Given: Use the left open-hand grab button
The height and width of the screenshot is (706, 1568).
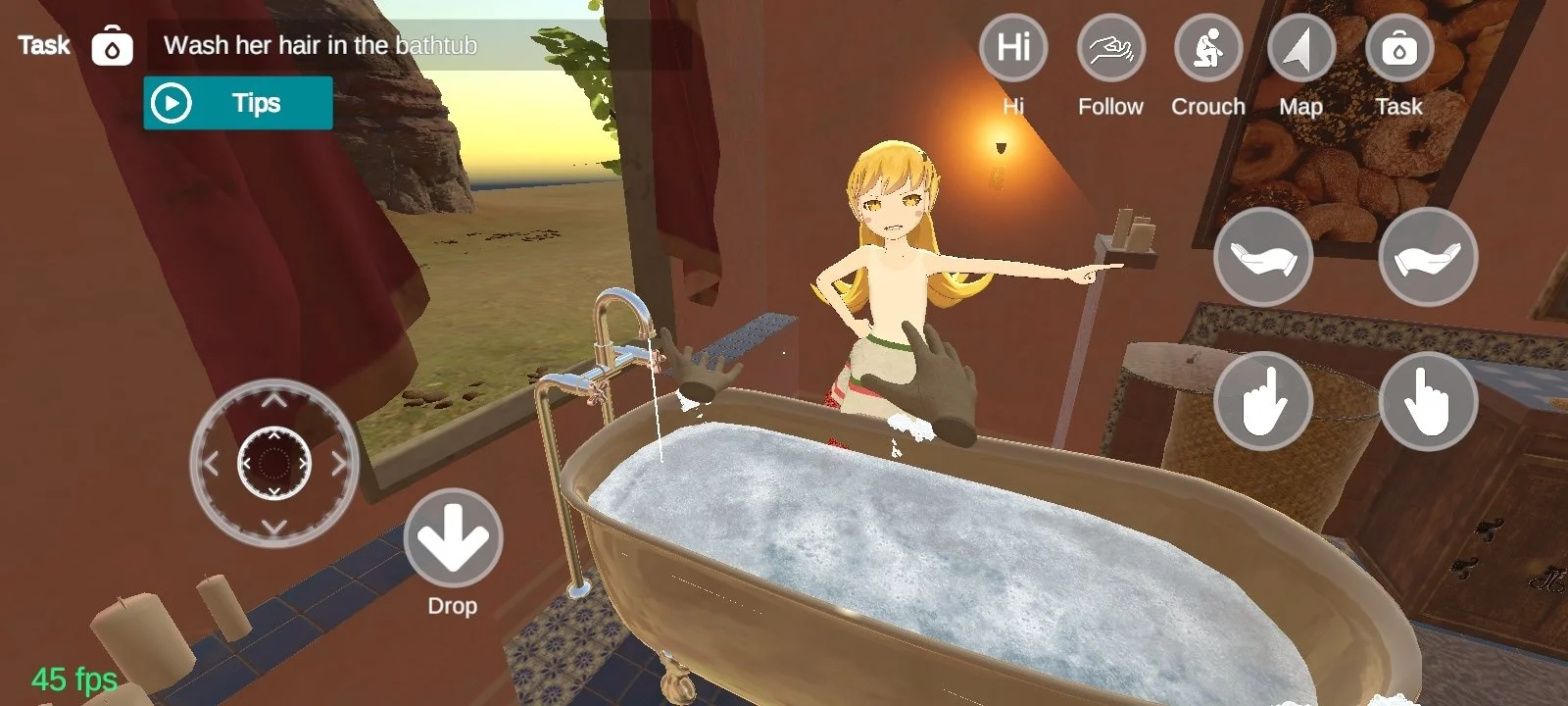Looking at the screenshot, I should (x=1262, y=257).
